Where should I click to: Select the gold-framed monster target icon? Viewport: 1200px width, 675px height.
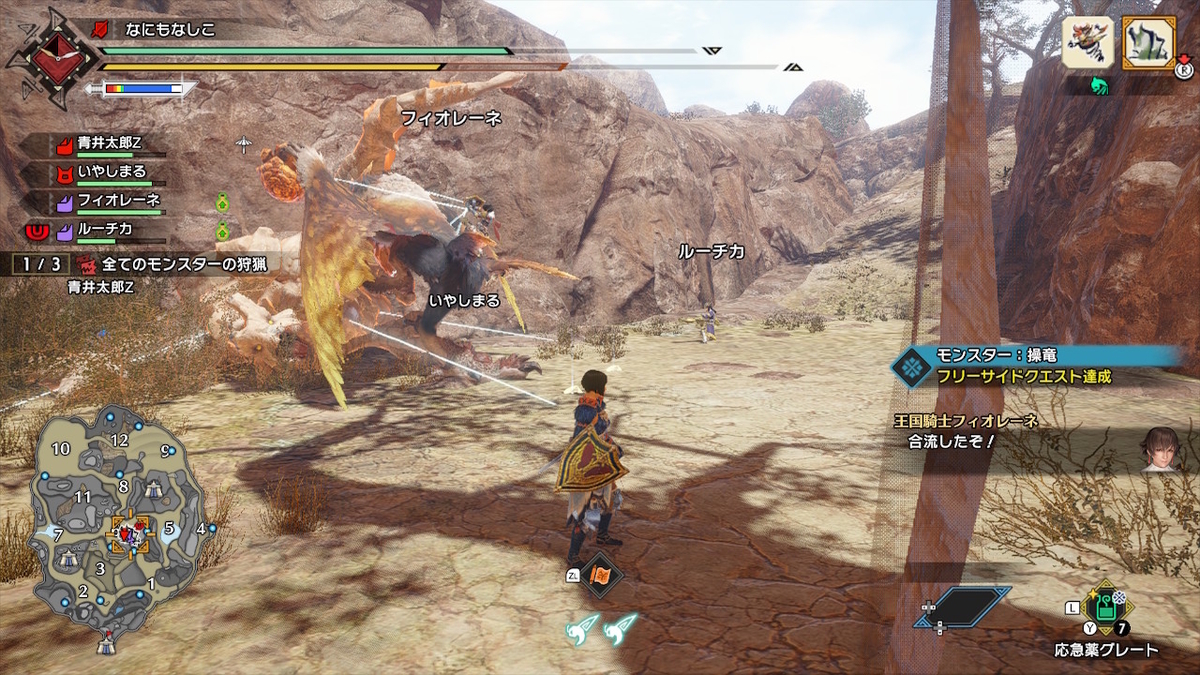coord(1148,43)
